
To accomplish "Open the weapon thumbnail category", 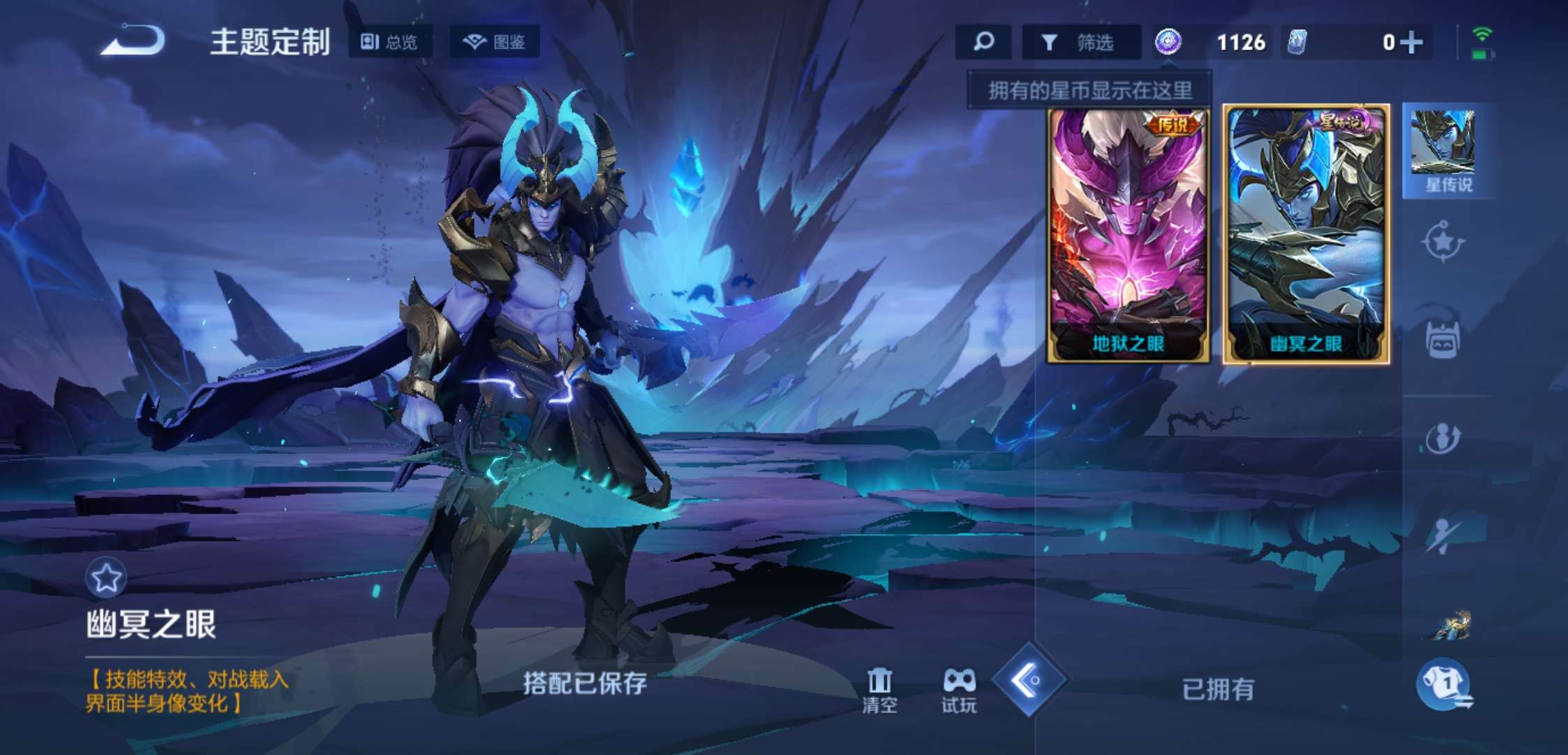I will (x=1448, y=626).
